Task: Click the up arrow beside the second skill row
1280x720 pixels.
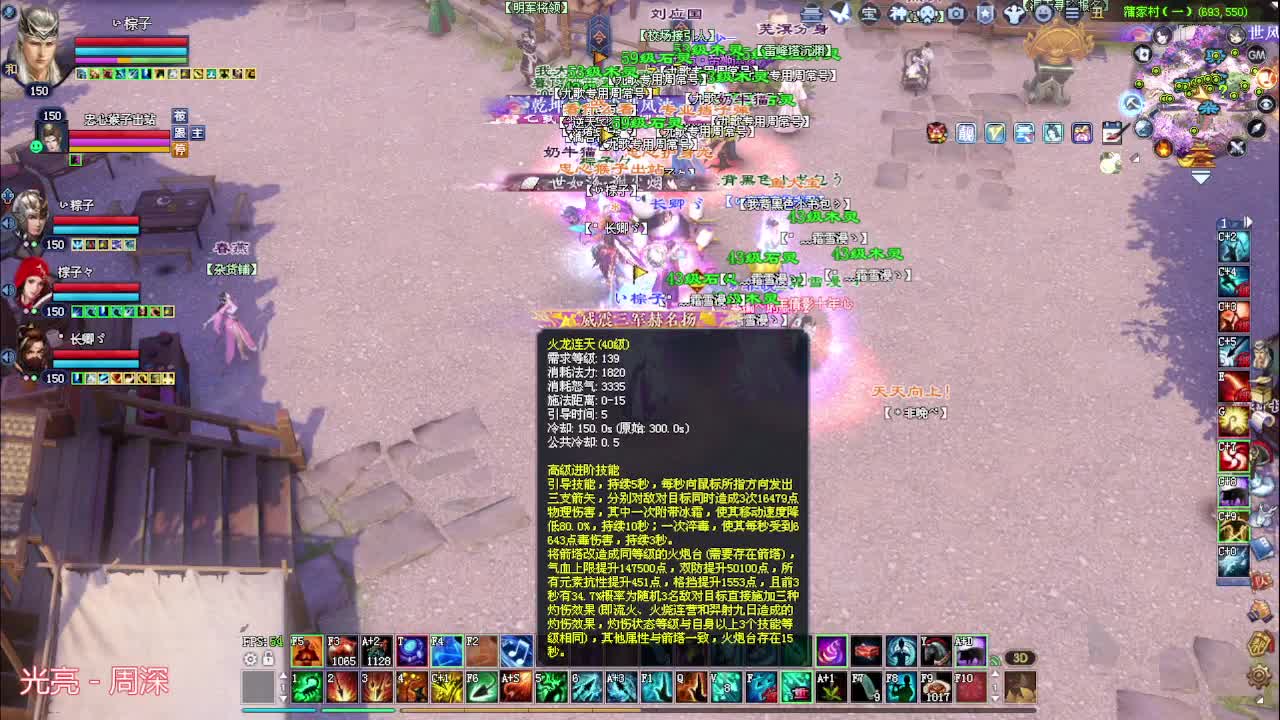Action: (284, 674)
